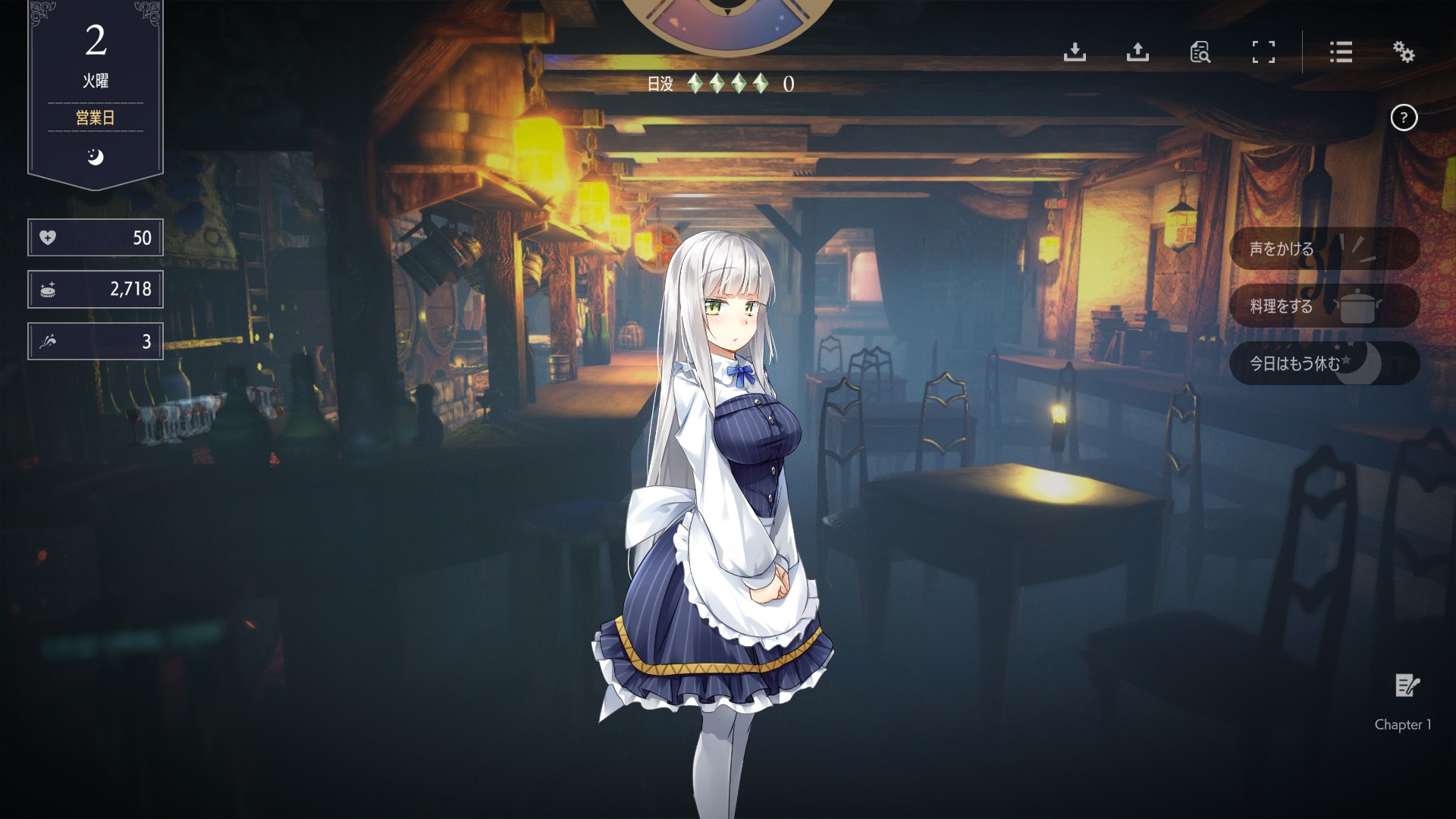Image resolution: width=1456 pixels, height=819 pixels.
Task: Open the gear settings icon
Action: tap(1404, 52)
